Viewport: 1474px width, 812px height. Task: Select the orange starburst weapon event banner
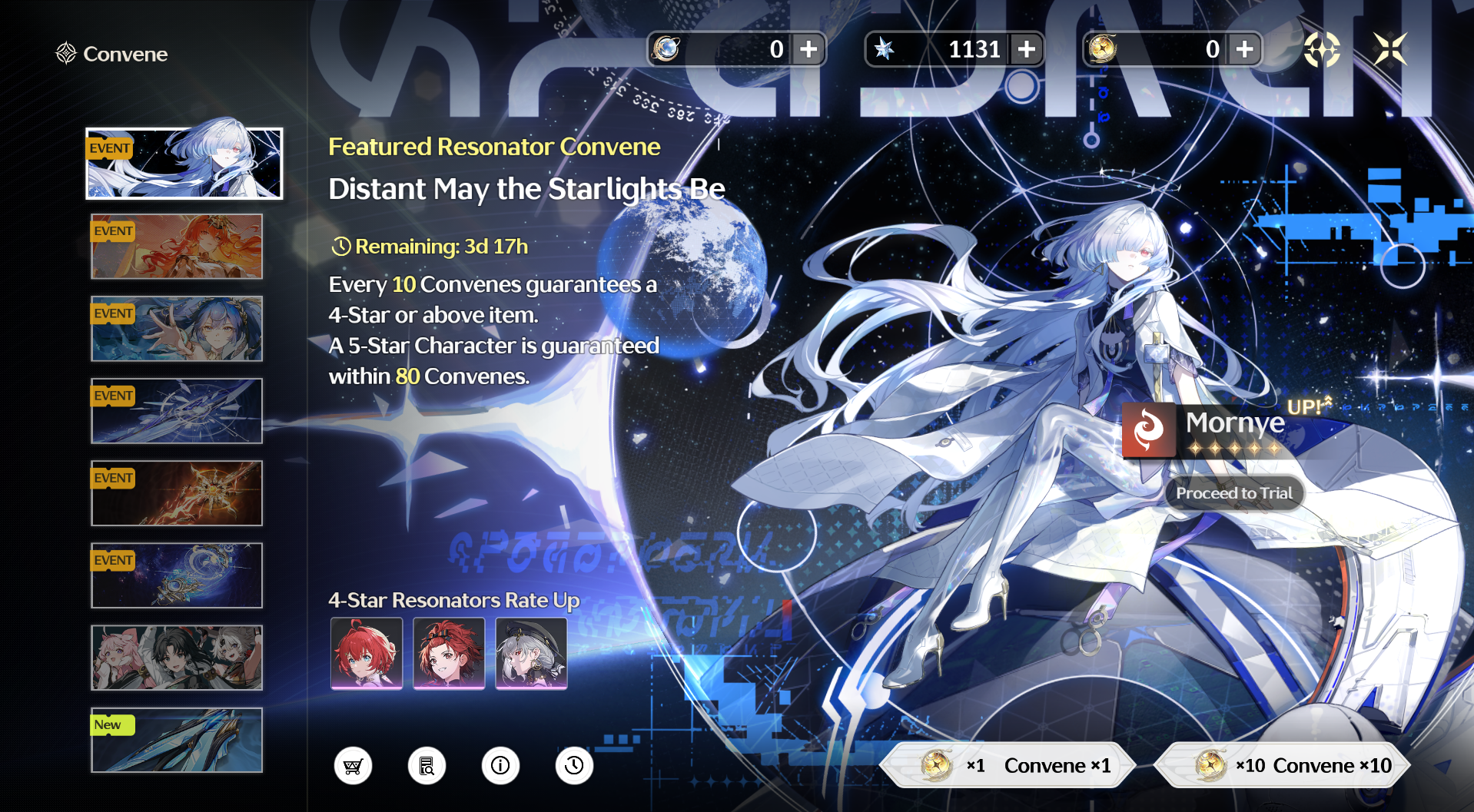coord(177,493)
